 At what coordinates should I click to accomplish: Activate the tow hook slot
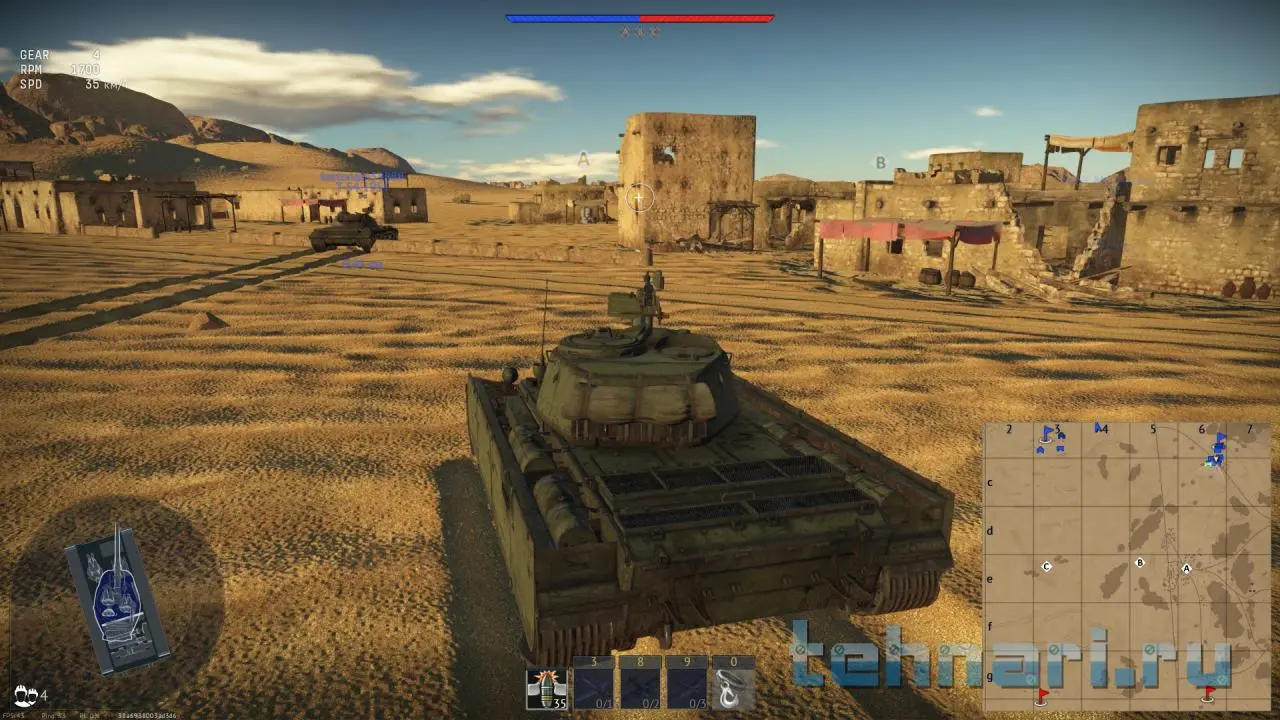point(734,689)
